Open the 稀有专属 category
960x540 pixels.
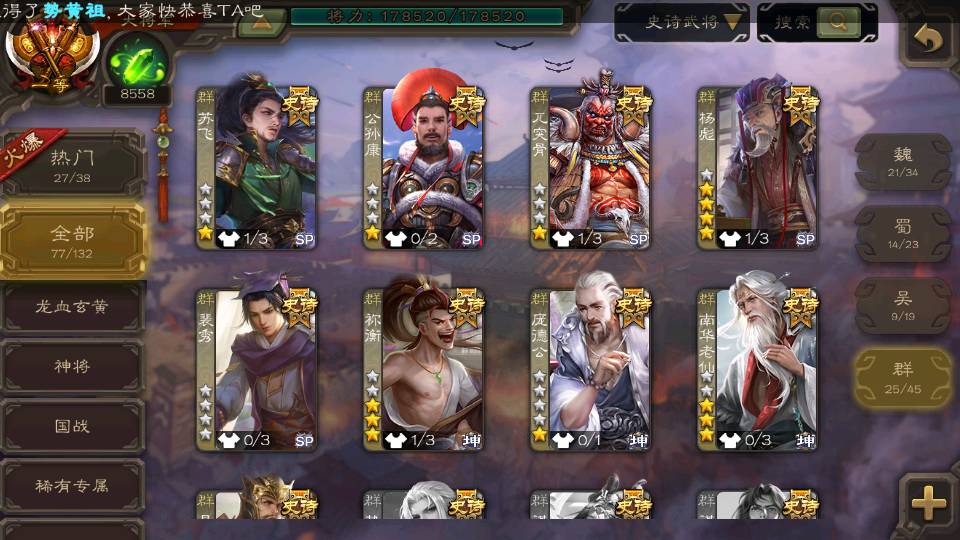click(x=72, y=487)
